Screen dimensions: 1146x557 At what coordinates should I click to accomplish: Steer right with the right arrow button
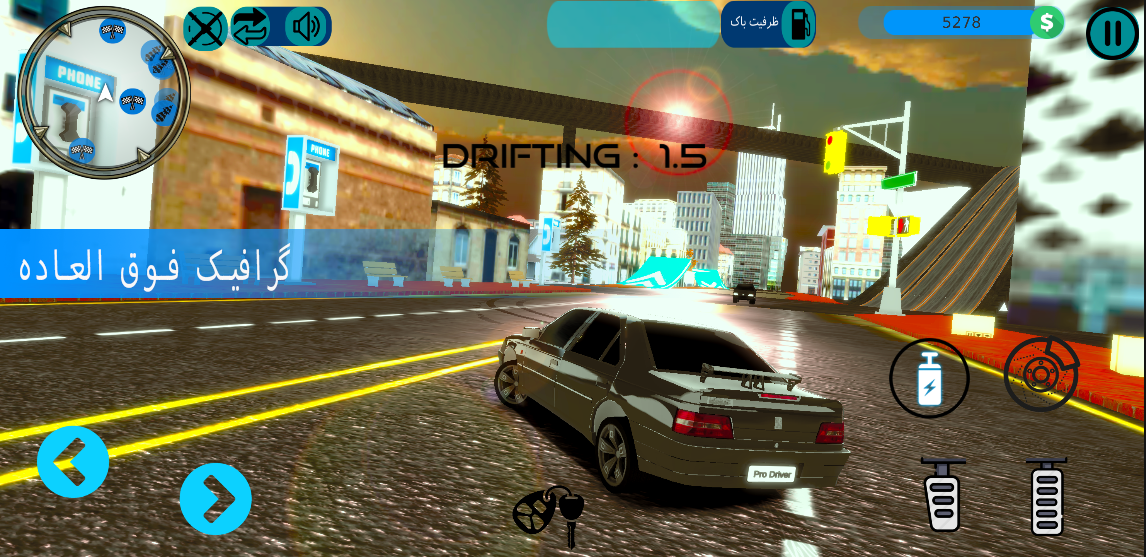215,498
